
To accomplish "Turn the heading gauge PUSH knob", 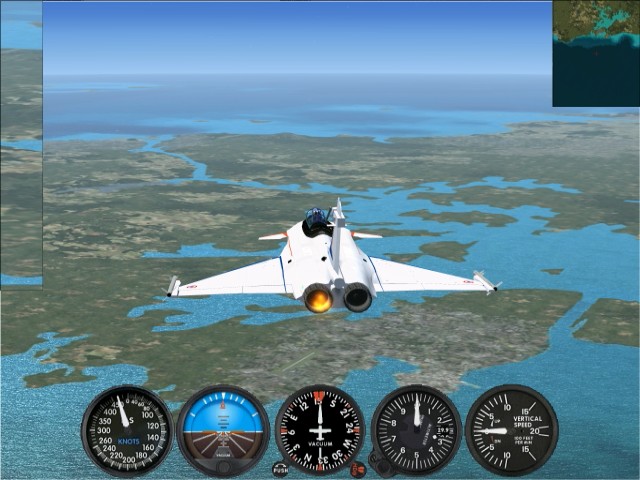I will pos(280,469).
